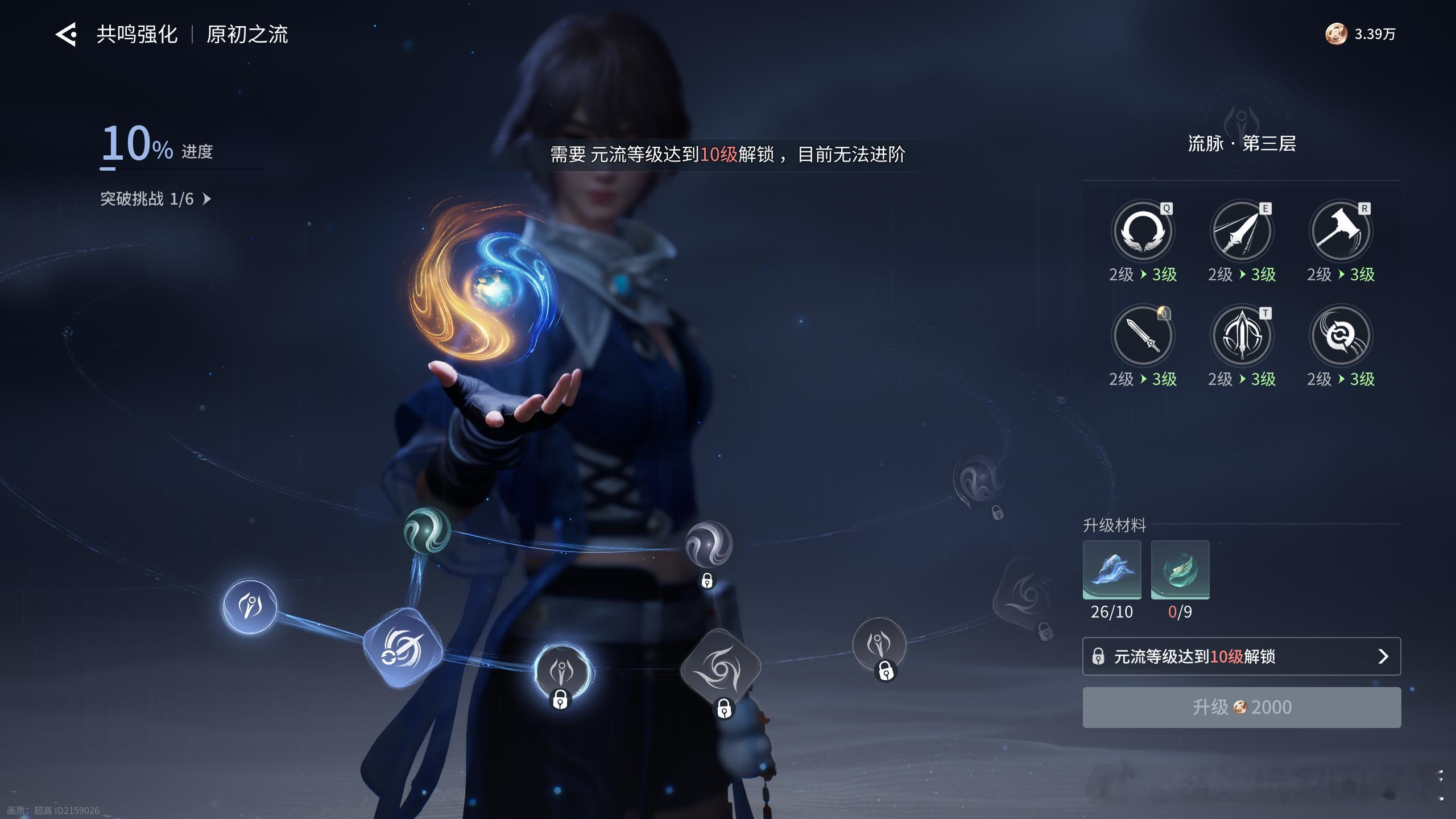Image resolution: width=1456 pixels, height=819 pixels.
Task: Select the T trident skill icon
Action: [1241, 336]
